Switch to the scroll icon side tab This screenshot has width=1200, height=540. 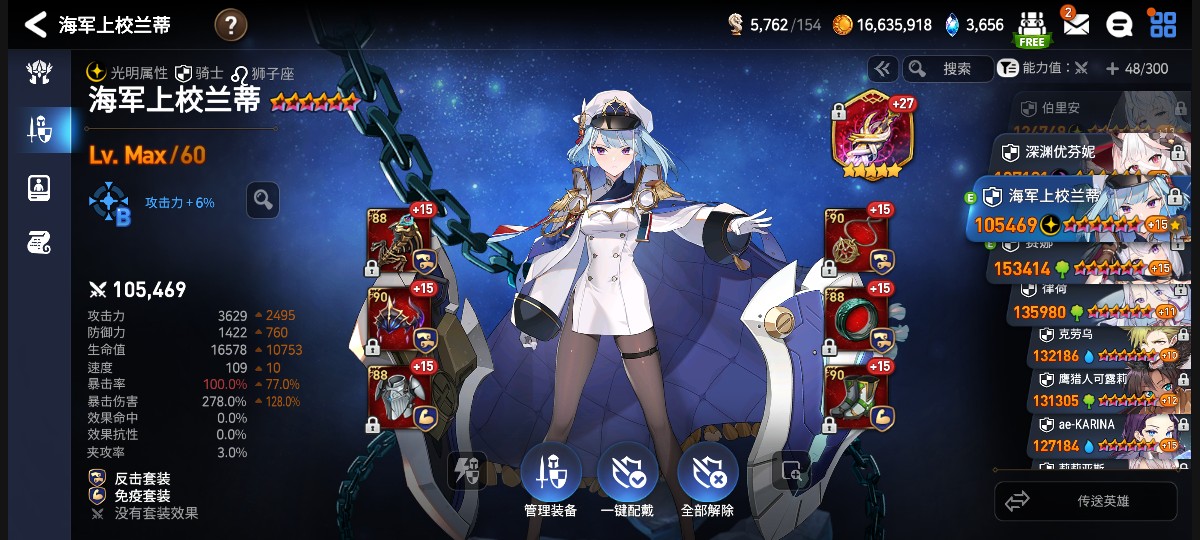click(x=39, y=241)
